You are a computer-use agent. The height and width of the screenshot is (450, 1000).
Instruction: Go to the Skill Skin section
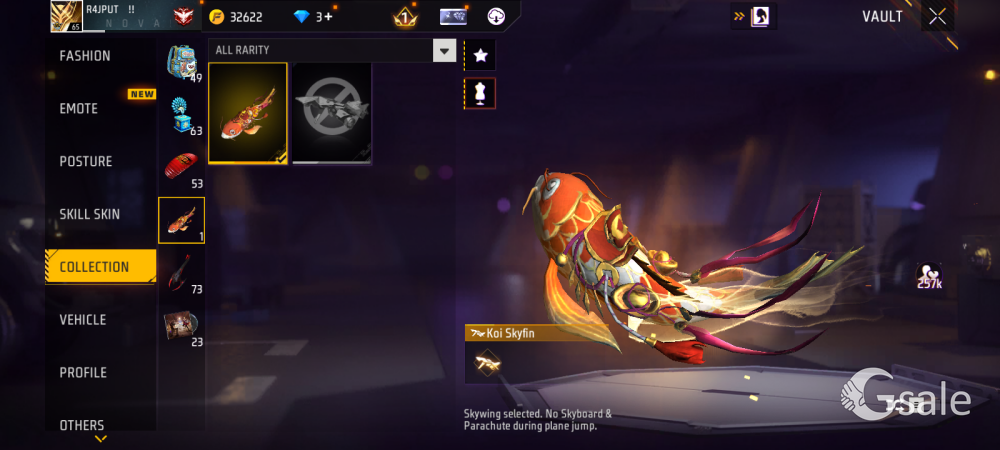point(90,214)
